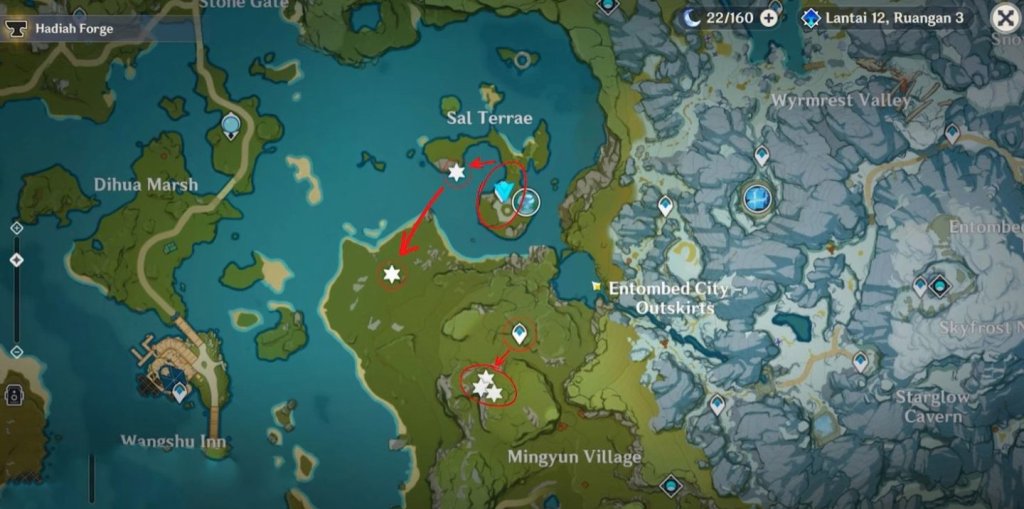Select the domain marker near Skyfrost Nail
1024x509 pixels.
pyautogui.click(x=939, y=287)
